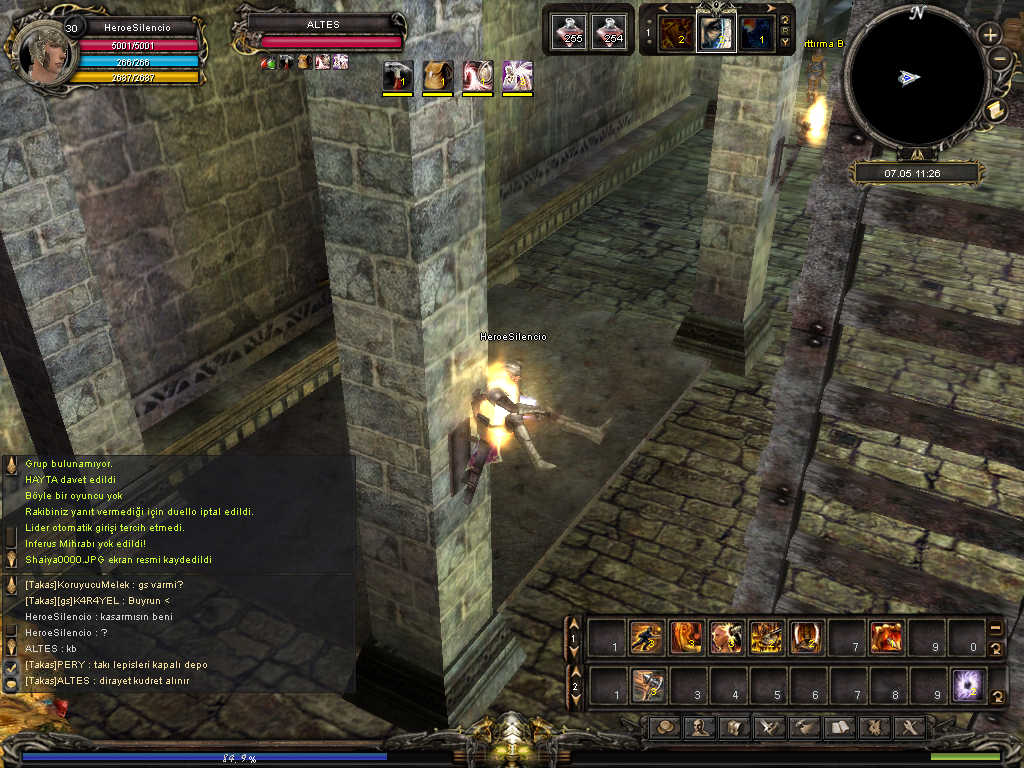Open the character bust menu button
Image resolution: width=1024 pixels, height=768 pixels.
pyautogui.click(x=697, y=728)
